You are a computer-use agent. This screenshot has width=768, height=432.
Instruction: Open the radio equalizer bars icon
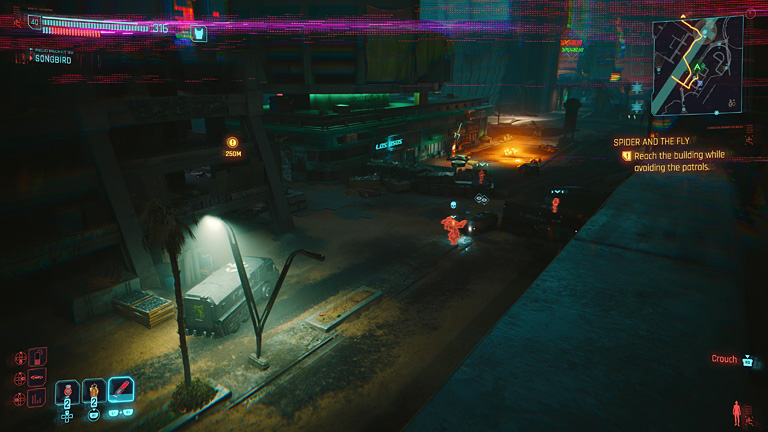coord(38,399)
